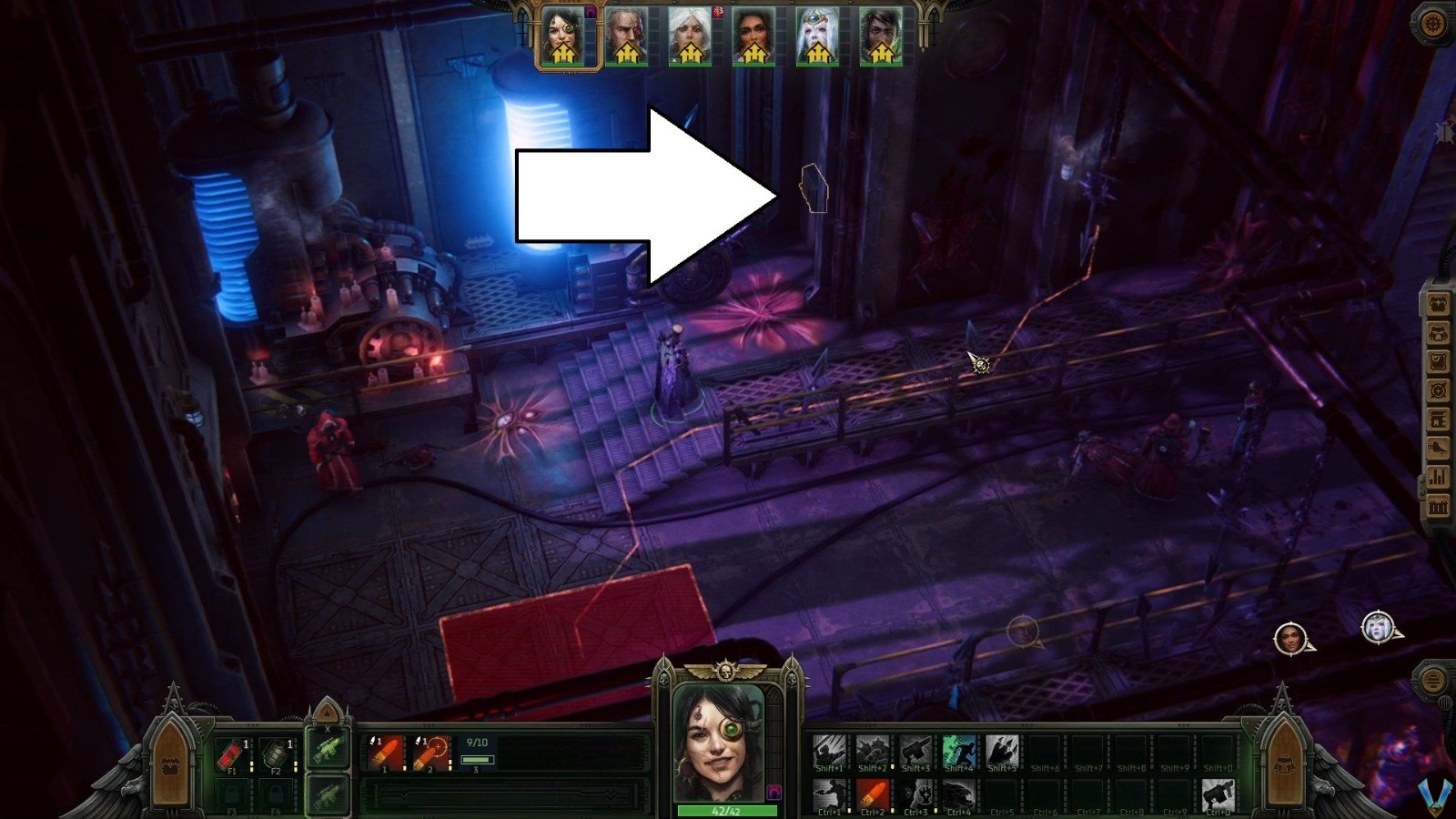Toggle the lock on the first party portrait
This screenshot has height=819, width=1456.
(x=590, y=11)
